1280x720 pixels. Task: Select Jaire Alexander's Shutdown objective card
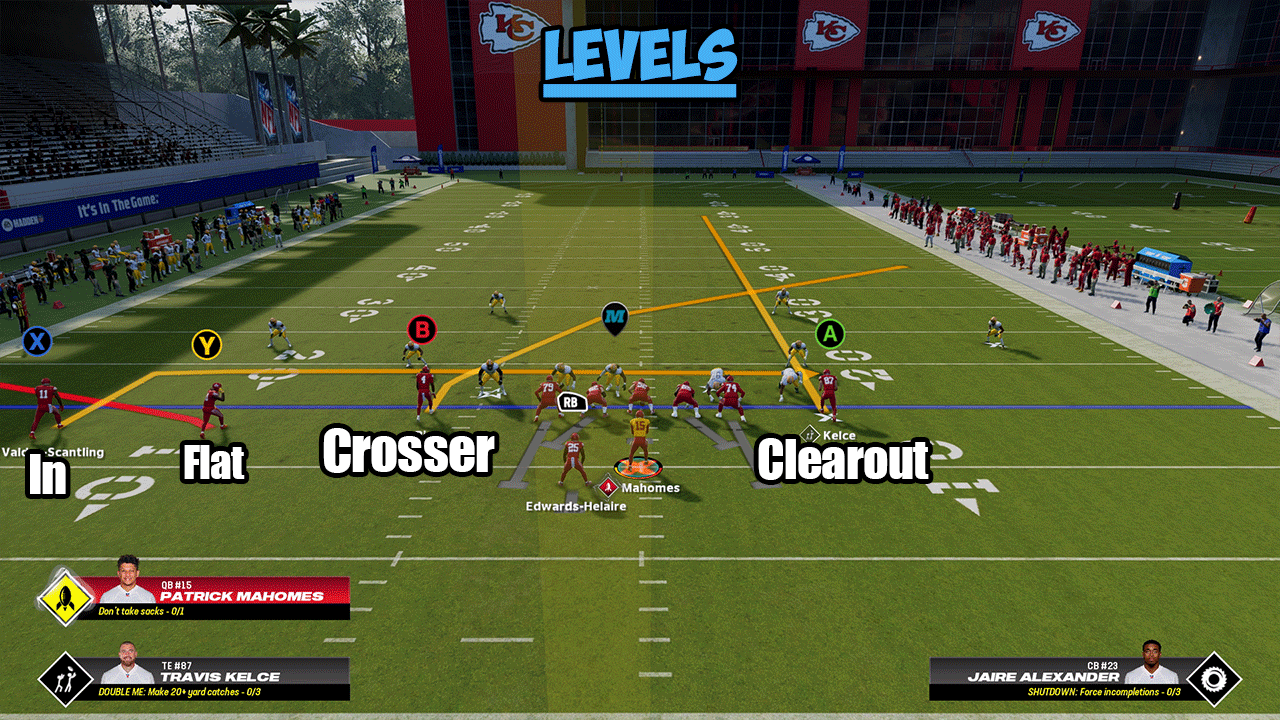click(1055, 678)
